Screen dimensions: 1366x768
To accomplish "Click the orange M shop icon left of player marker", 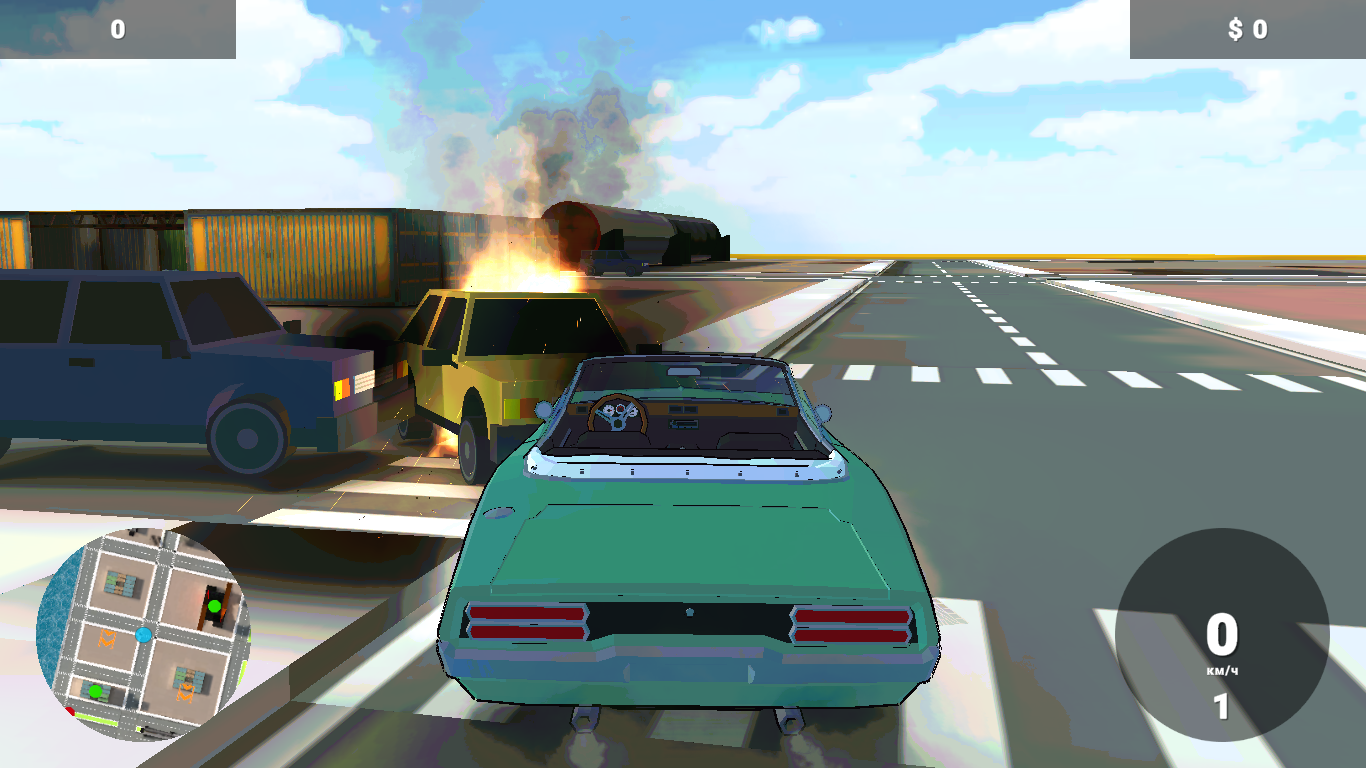I will [106, 640].
